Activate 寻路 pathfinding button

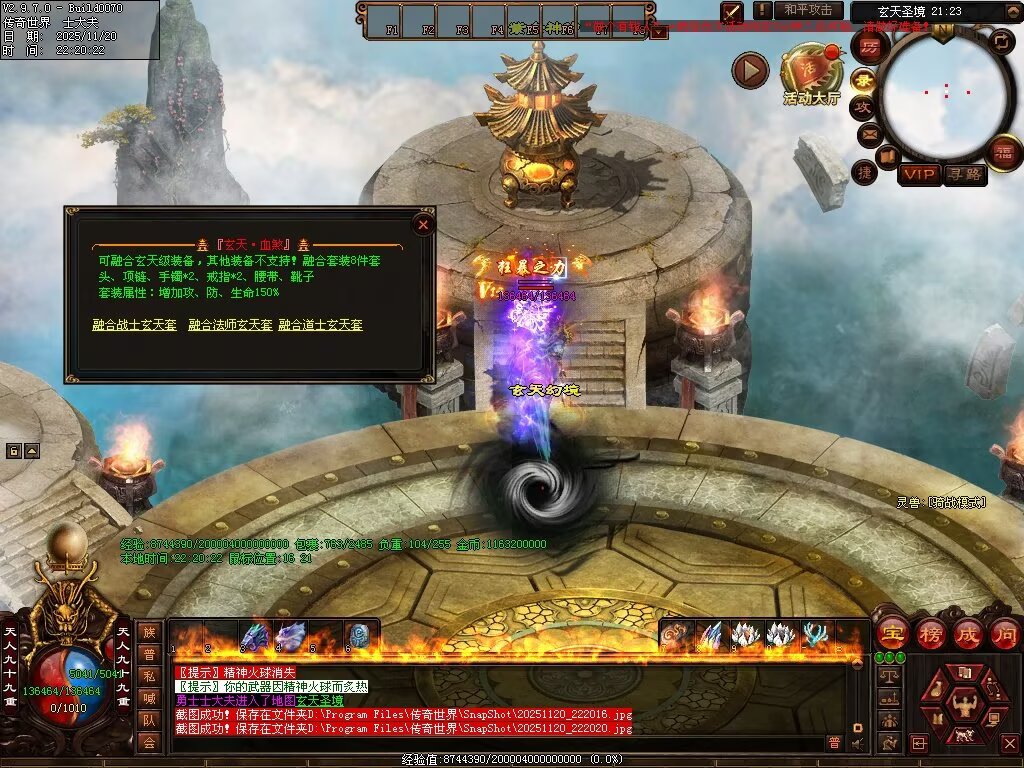pos(964,175)
